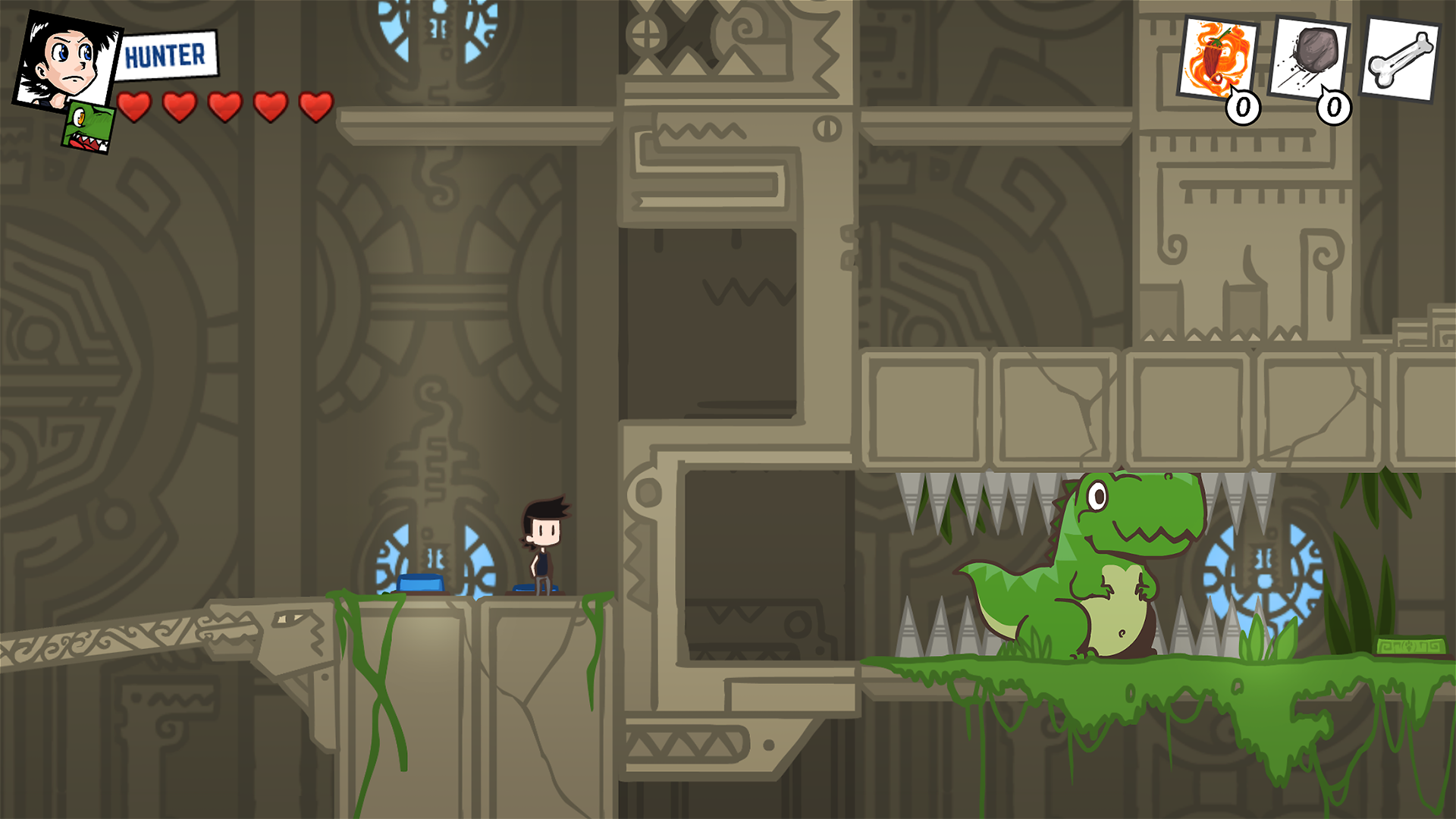The image size is (1456, 819).
Task: Click the first heart in the health bar
Action: tap(134, 106)
